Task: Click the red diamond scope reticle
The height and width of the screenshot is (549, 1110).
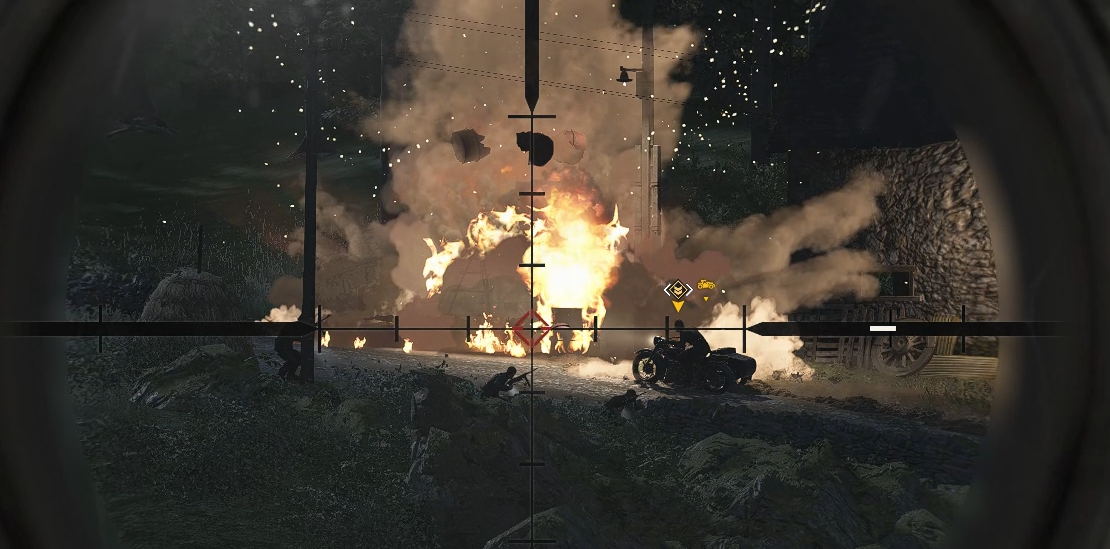Action: pyautogui.click(x=531, y=328)
